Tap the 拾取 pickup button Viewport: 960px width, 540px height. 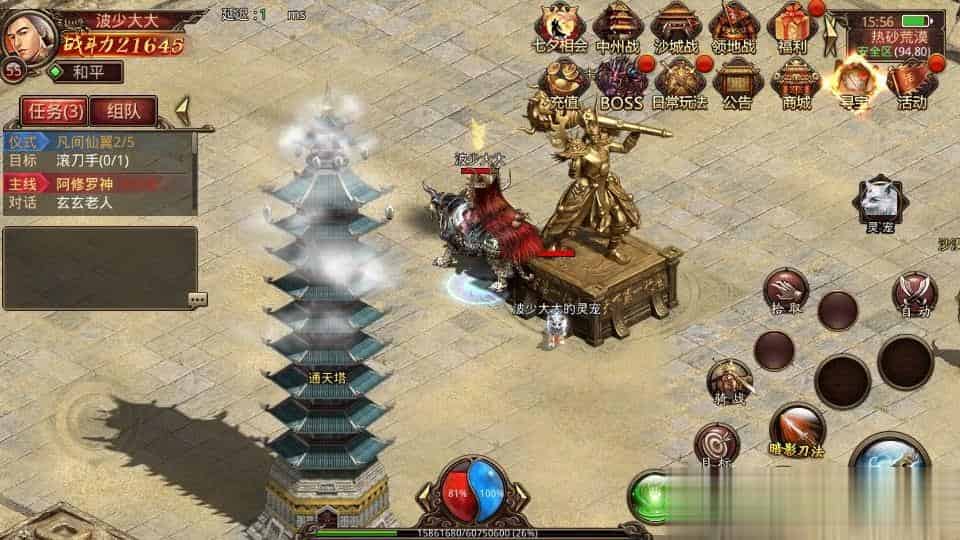786,290
